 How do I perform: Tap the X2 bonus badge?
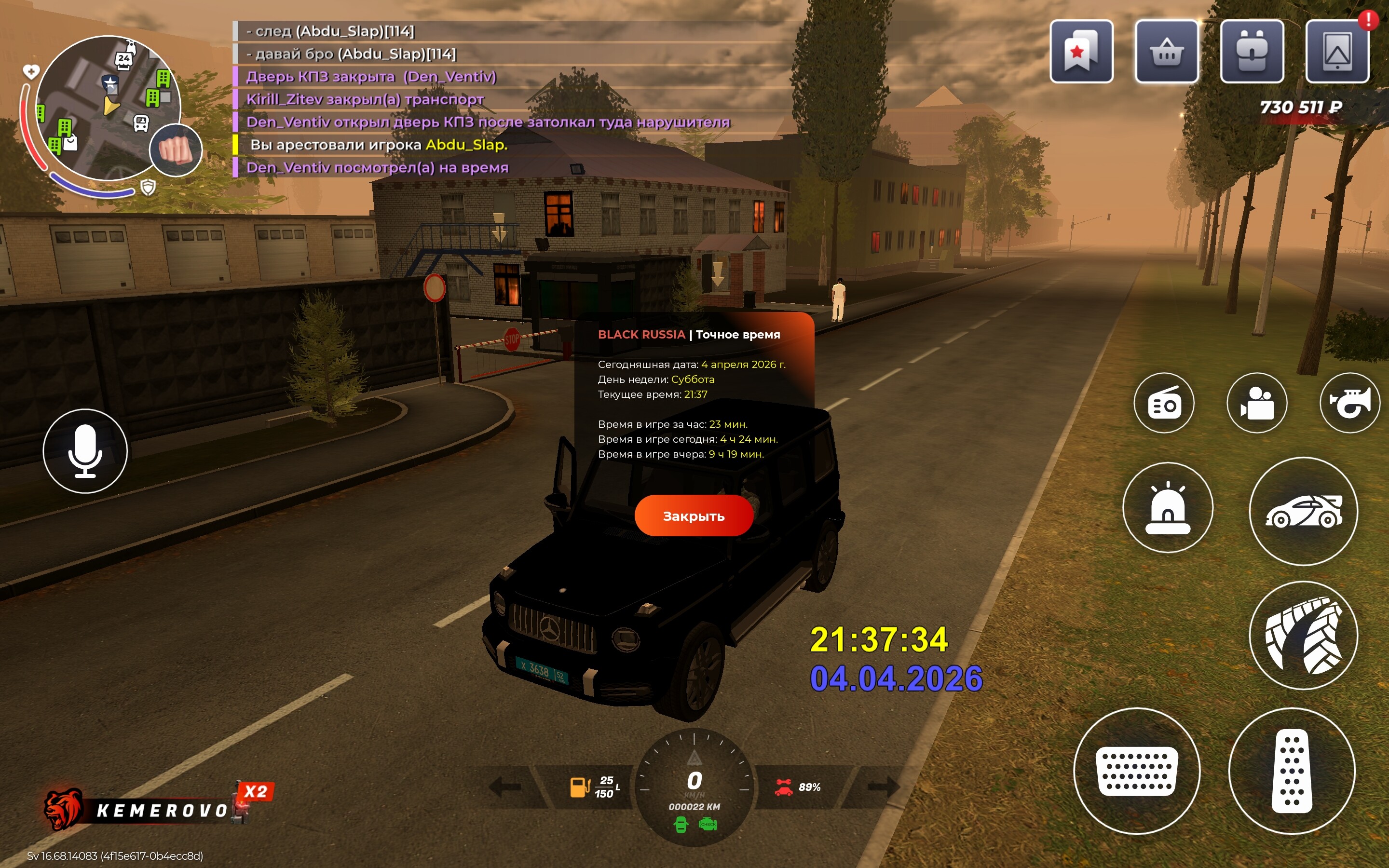click(256, 792)
